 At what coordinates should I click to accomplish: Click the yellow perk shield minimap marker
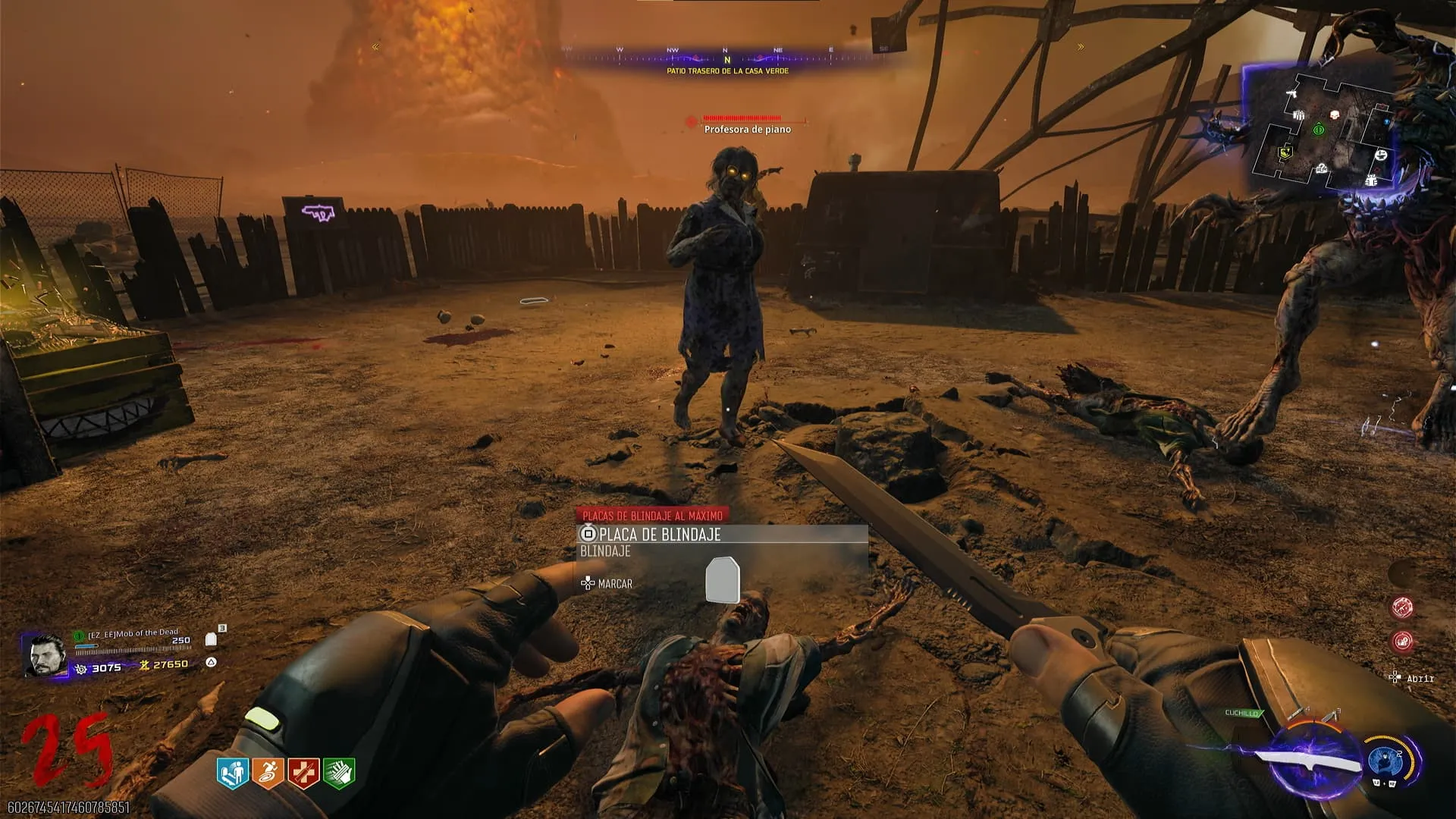coord(1285,153)
